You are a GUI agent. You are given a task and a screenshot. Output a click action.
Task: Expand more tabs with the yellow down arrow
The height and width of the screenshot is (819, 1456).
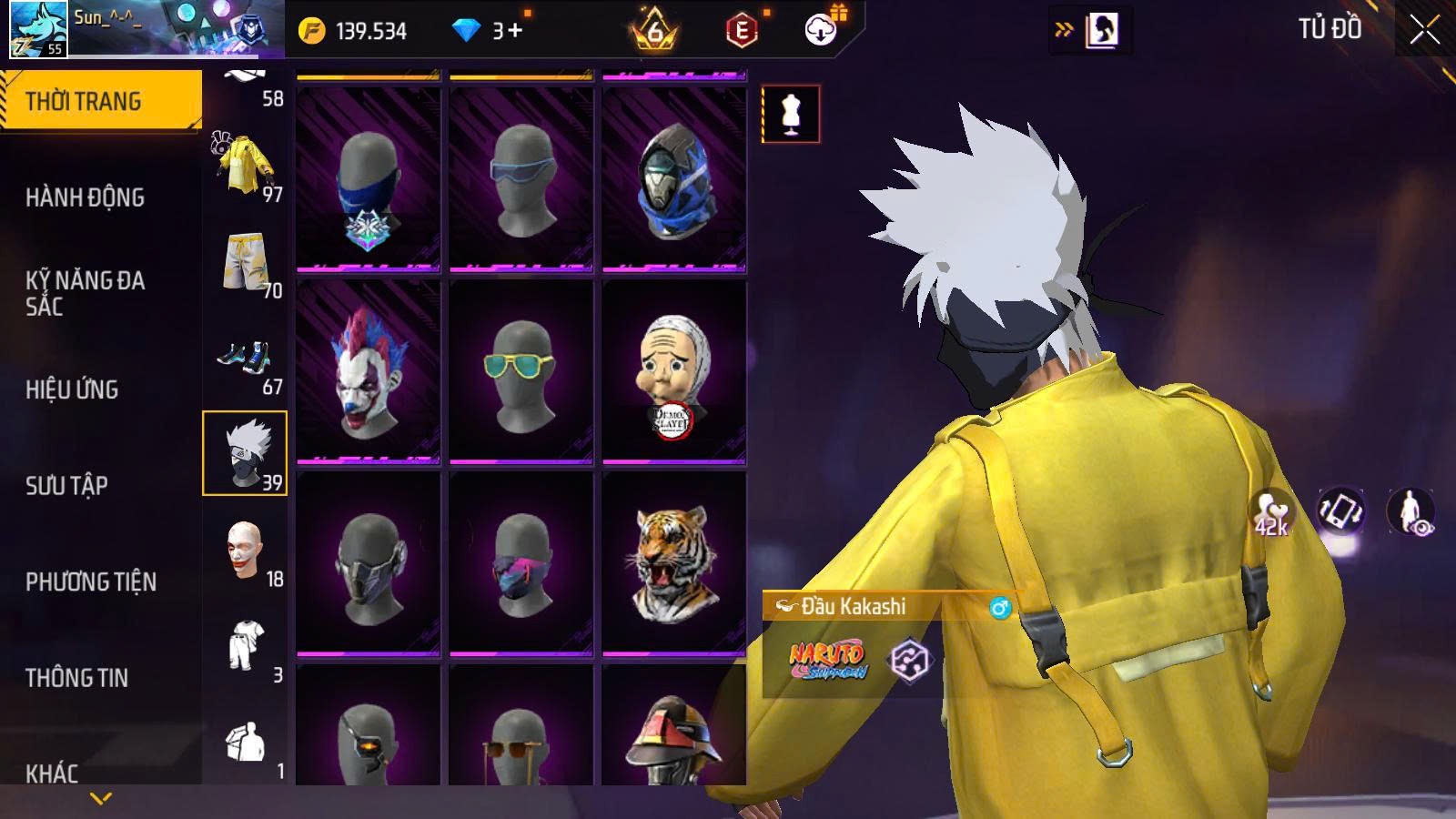coord(101,799)
